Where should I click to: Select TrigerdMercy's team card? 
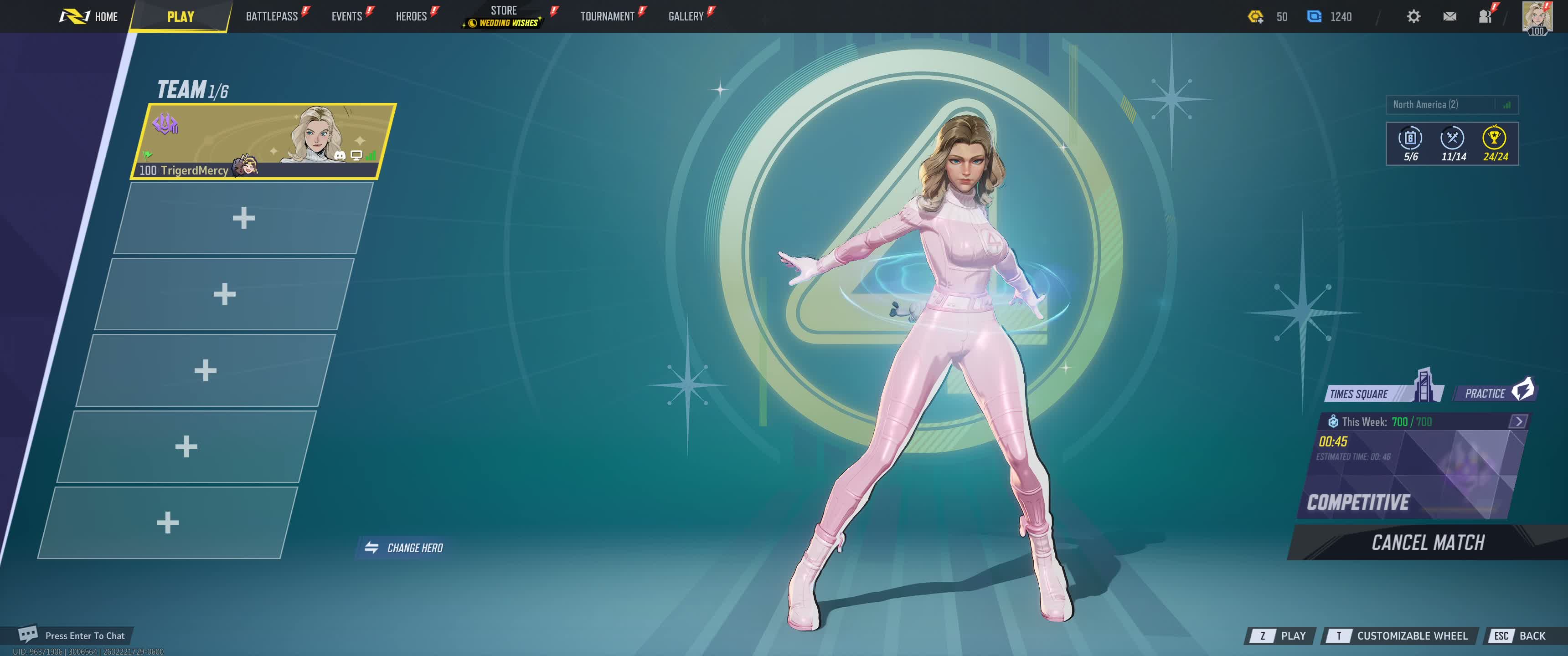coord(263,141)
